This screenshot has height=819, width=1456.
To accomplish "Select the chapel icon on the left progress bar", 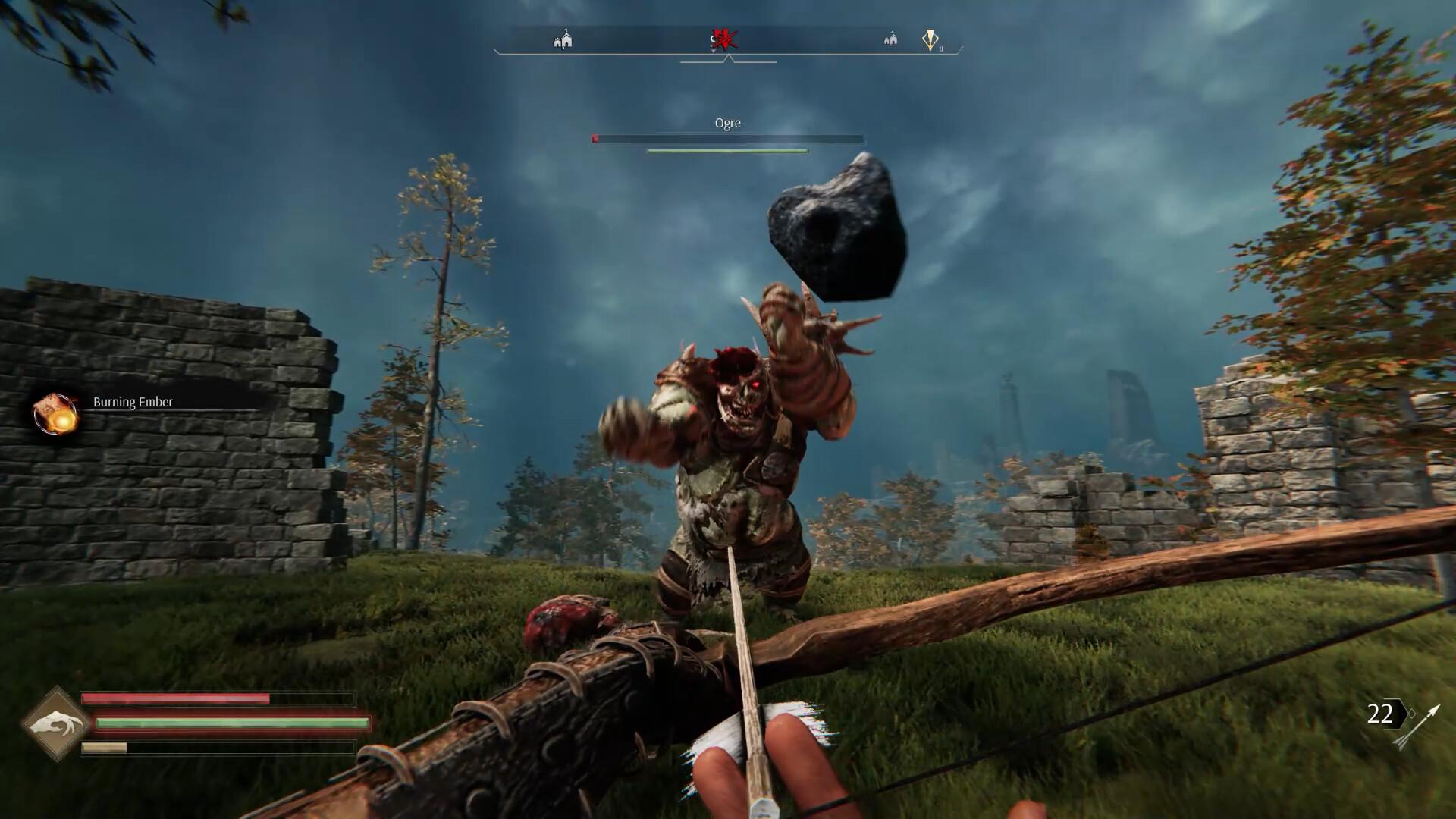I will (563, 39).
